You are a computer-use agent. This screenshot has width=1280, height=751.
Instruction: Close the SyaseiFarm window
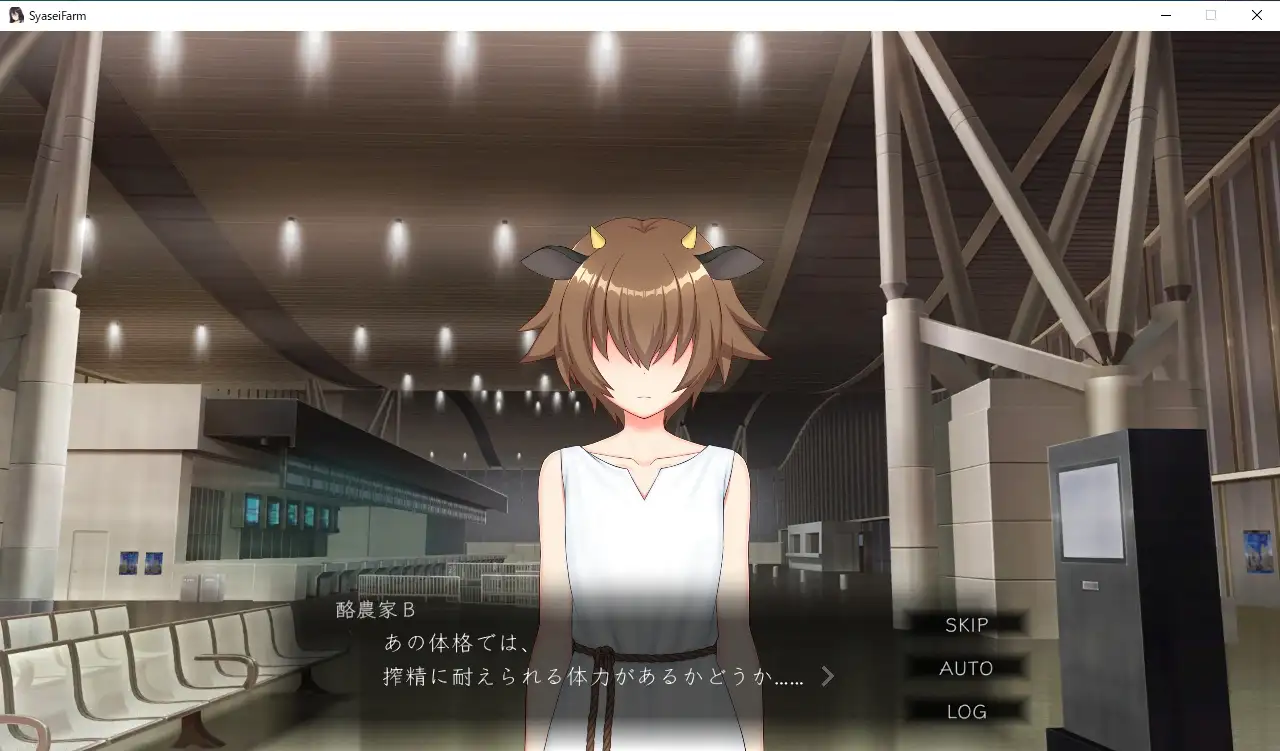1256,15
